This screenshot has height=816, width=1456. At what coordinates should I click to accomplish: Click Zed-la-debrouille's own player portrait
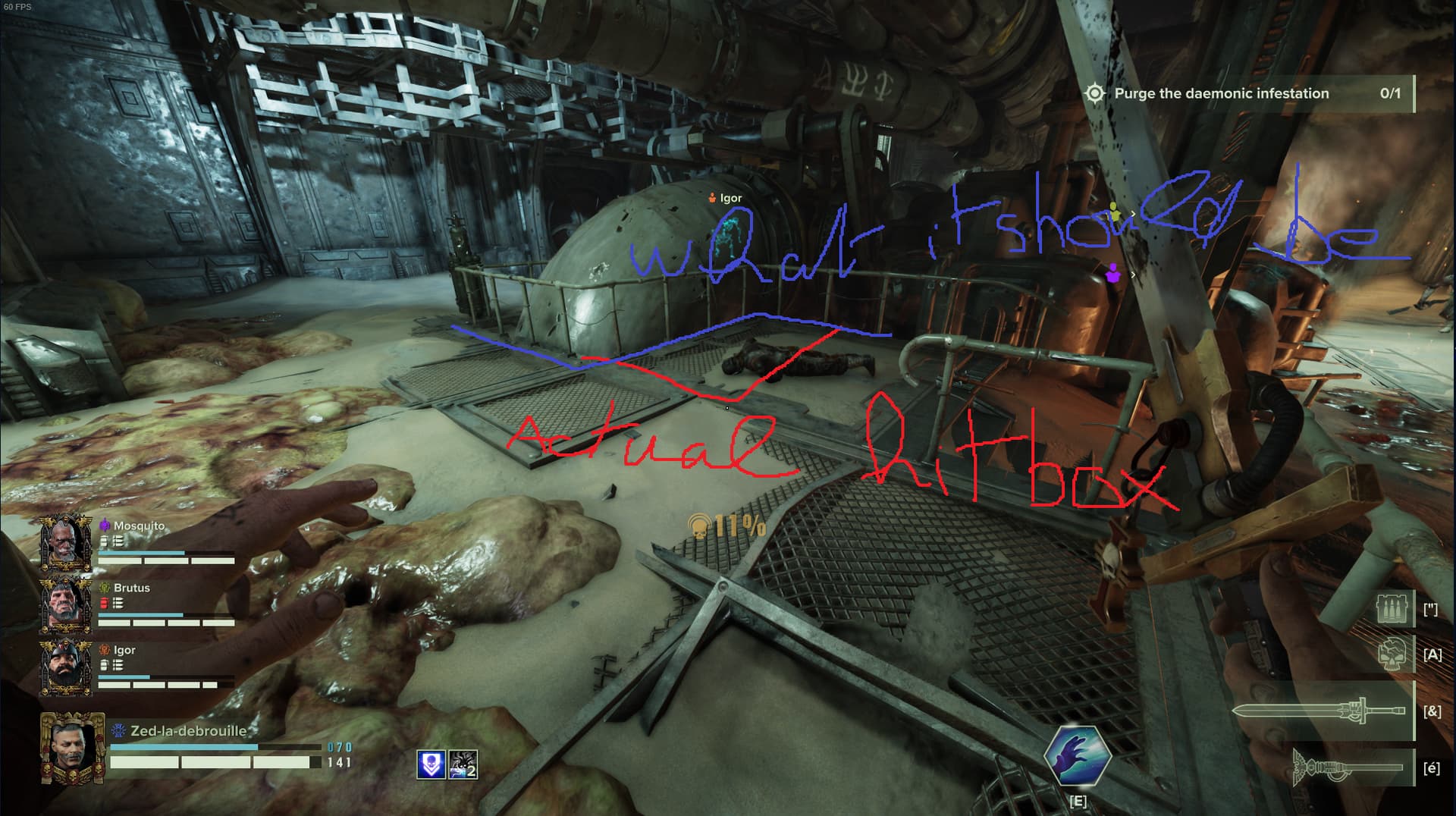(x=72, y=748)
